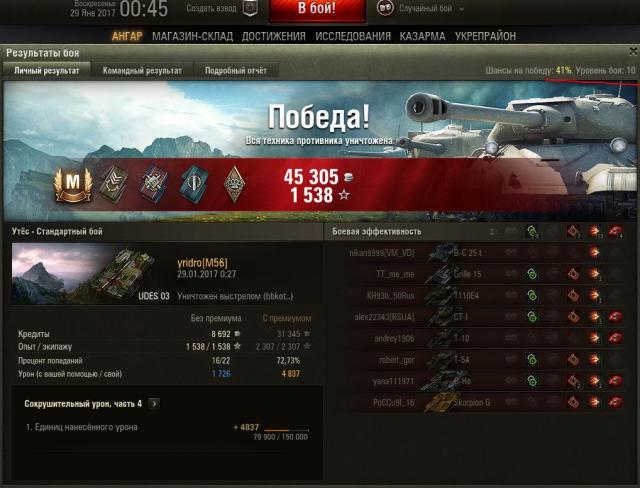Go to the «АНГАР» garage menu
Image resolution: width=640 pixels, height=488 pixels.
click(127, 37)
